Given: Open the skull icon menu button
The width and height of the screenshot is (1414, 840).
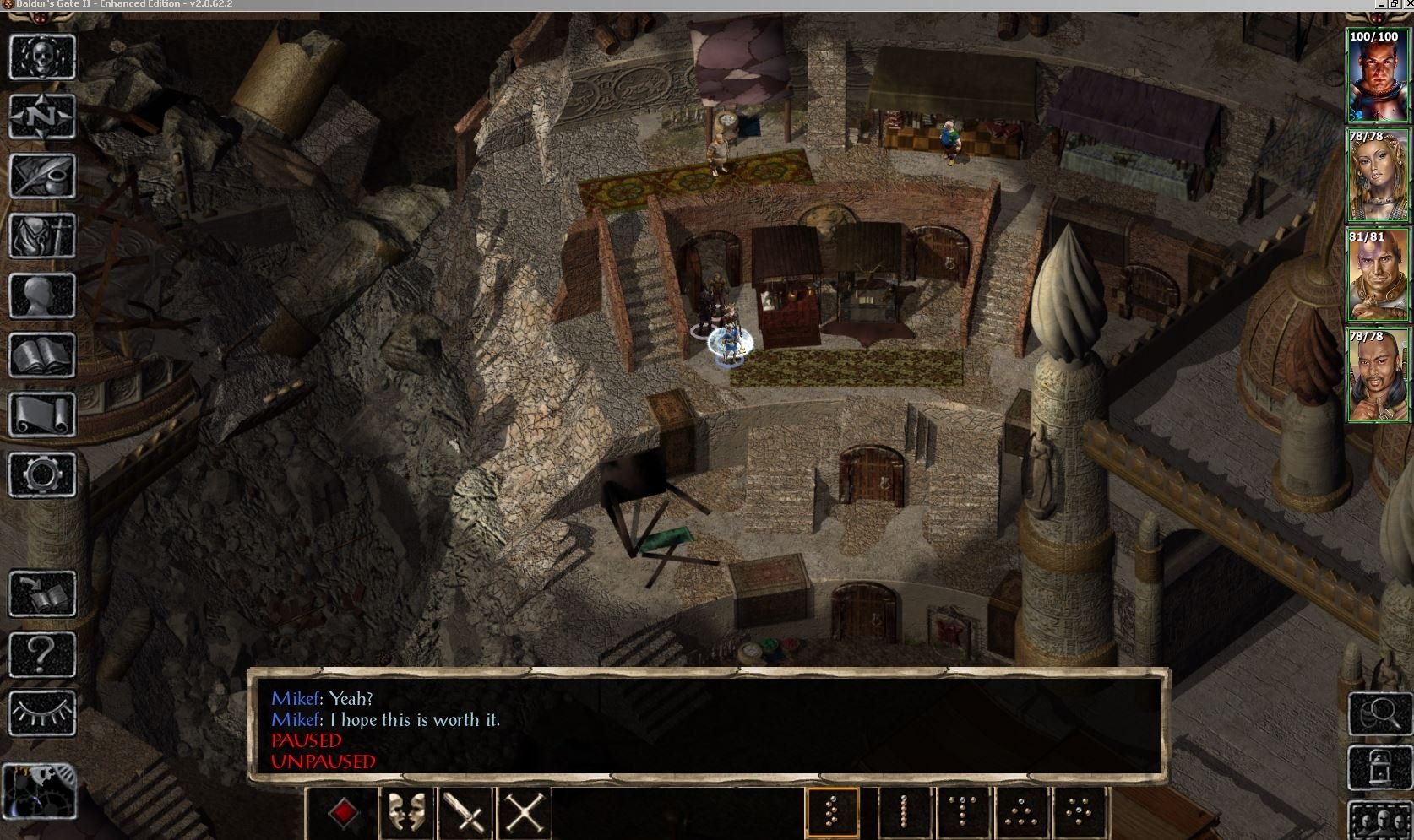Looking at the screenshot, I should [42, 57].
